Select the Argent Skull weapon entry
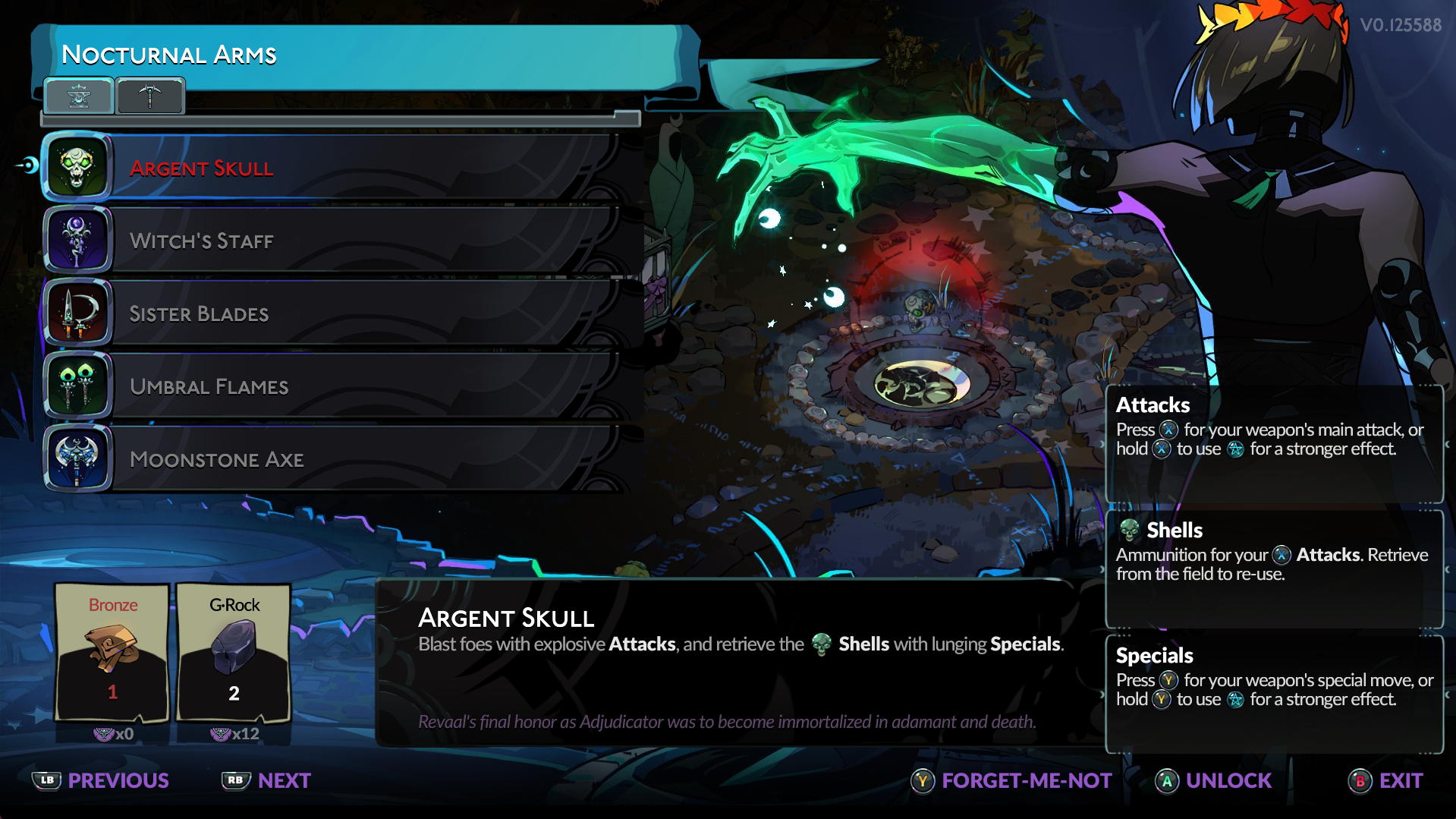Viewport: 1456px width, 819px height. point(334,168)
